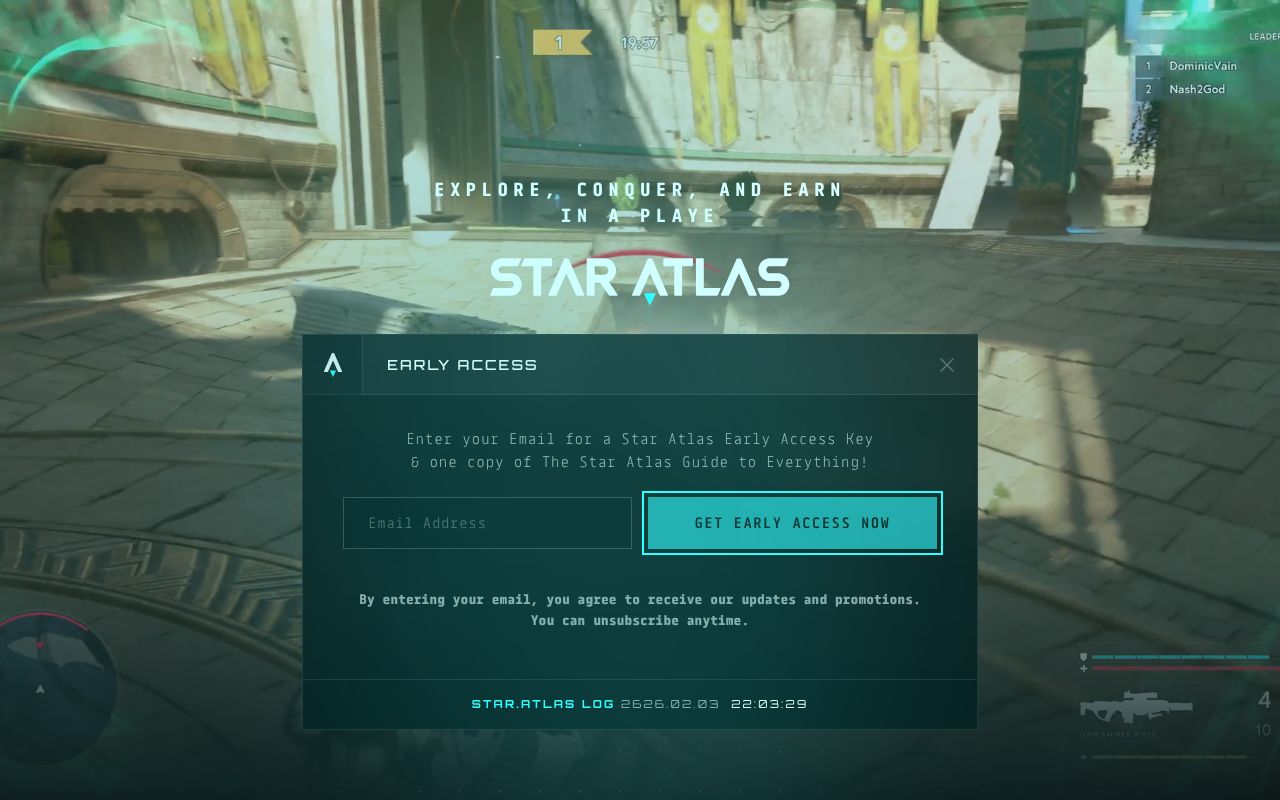Select DominicVain in the leaderboard
The image size is (1280, 800).
point(1202,66)
